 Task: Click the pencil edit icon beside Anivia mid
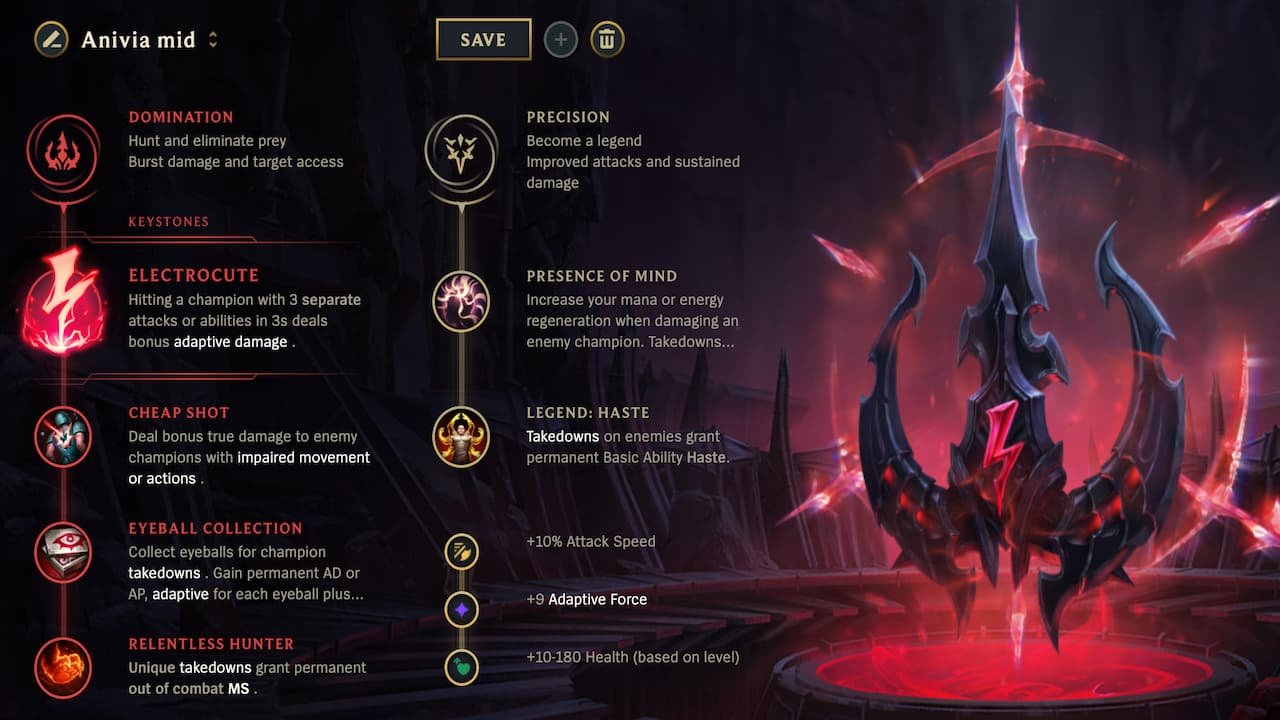(x=49, y=39)
